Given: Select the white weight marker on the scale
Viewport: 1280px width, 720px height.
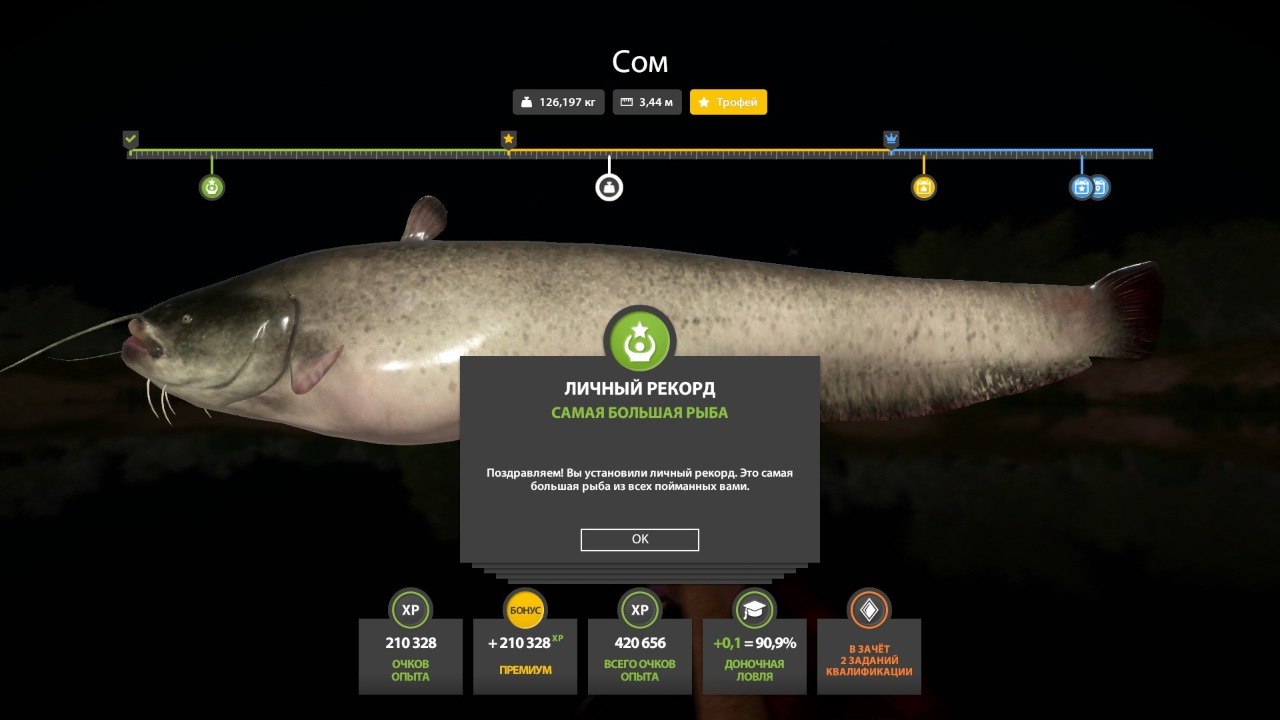Looking at the screenshot, I should 609,187.
